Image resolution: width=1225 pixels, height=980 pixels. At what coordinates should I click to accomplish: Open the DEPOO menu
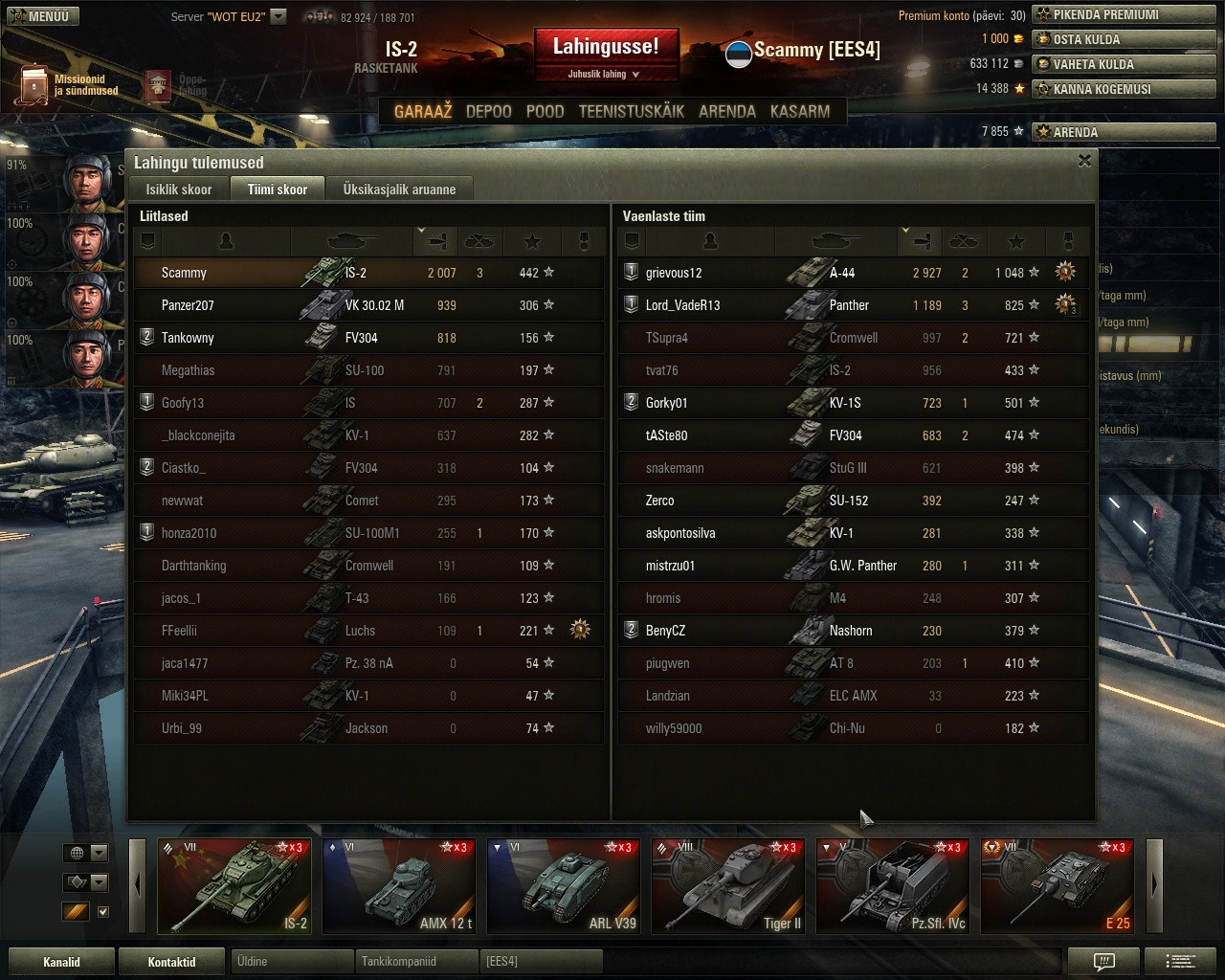click(488, 111)
